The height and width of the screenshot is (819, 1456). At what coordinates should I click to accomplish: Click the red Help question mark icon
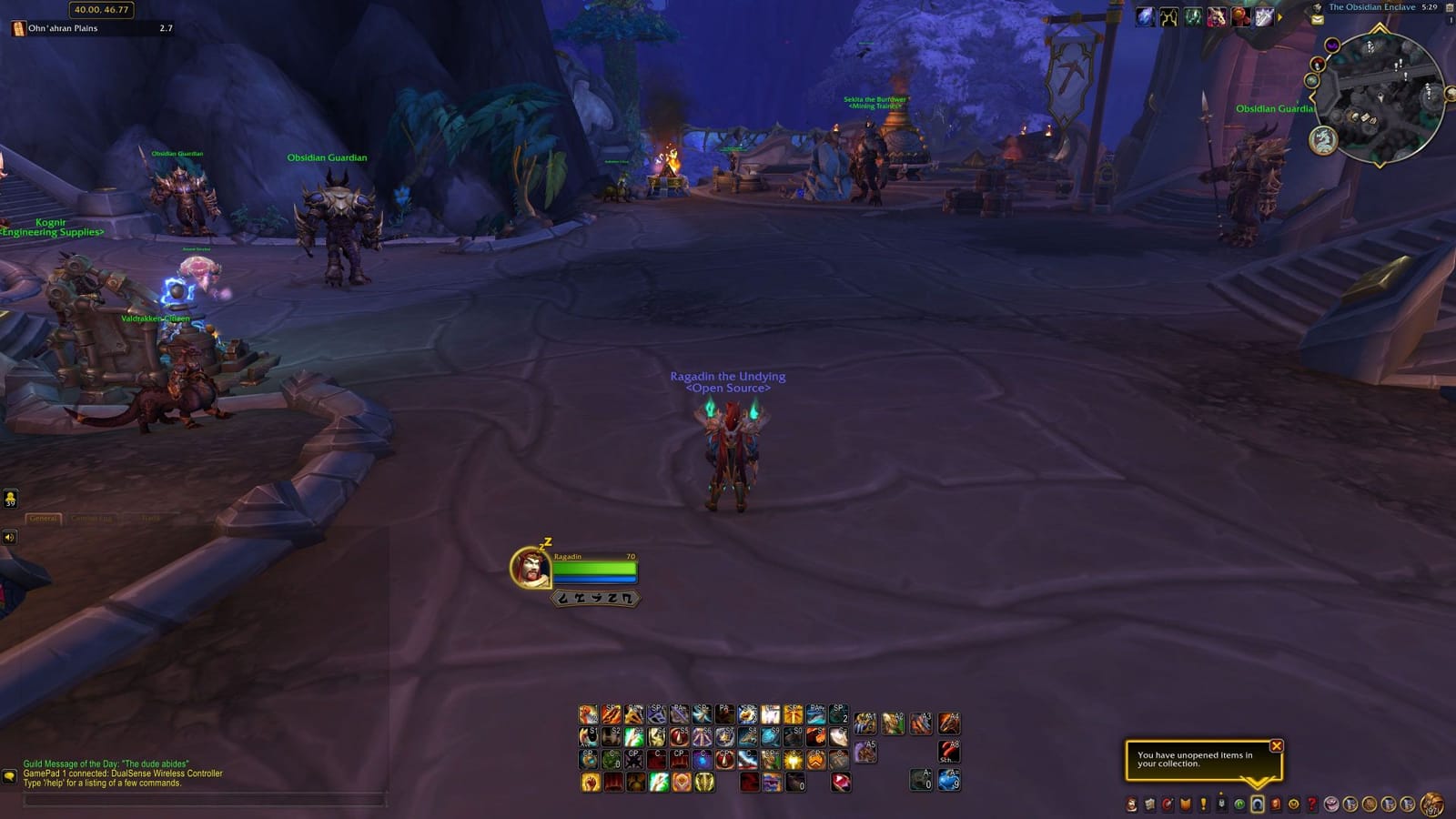pos(1313,805)
